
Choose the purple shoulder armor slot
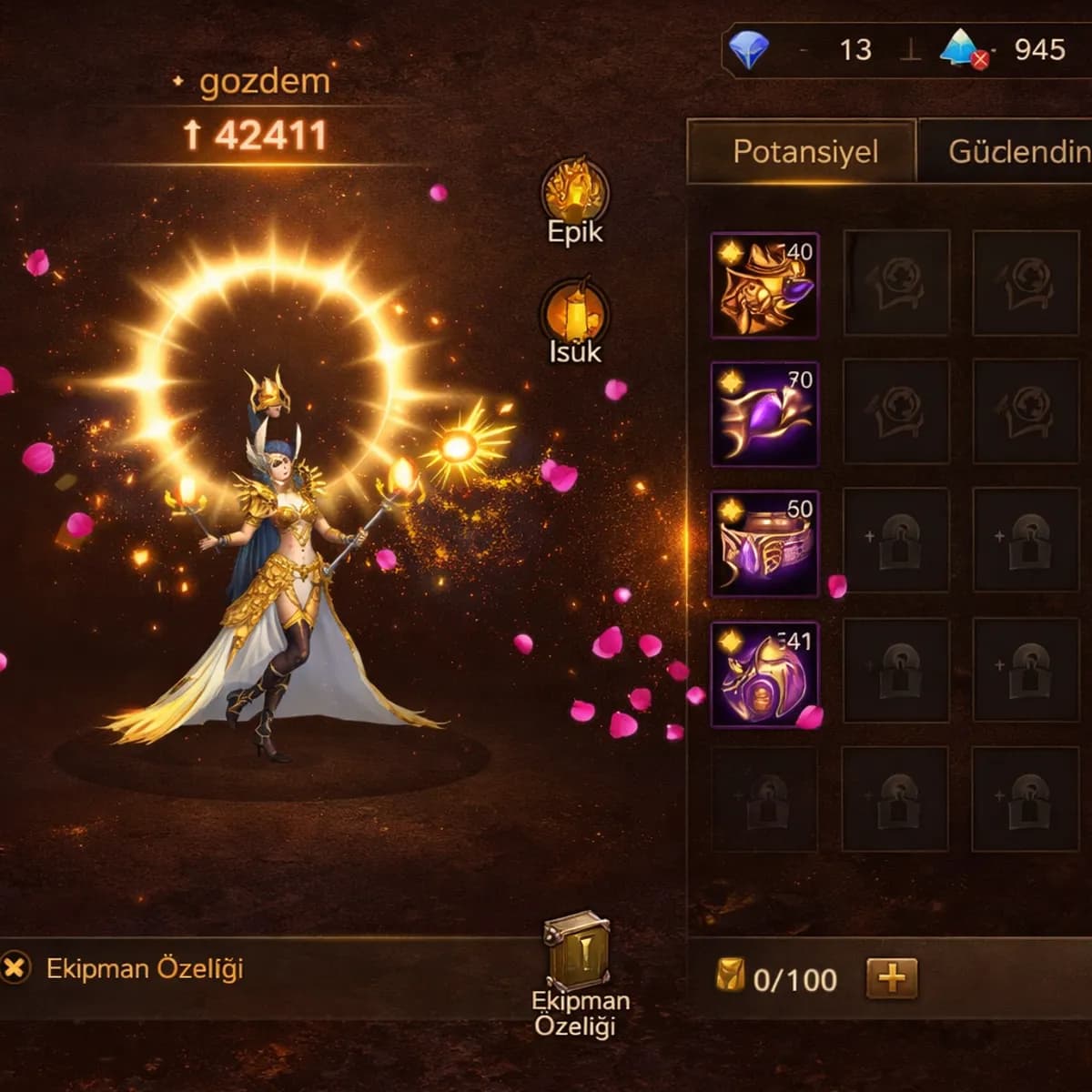click(764, 414)
